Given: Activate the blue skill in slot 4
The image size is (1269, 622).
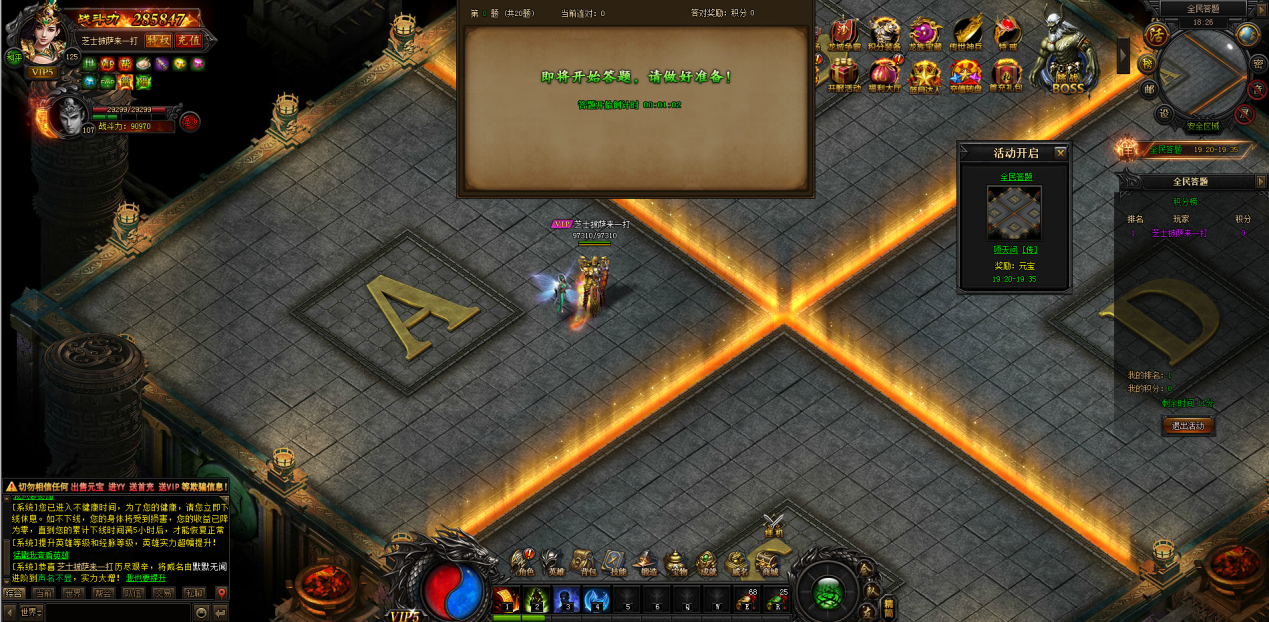Looking at the screenshot, I should tap(597, 600).
